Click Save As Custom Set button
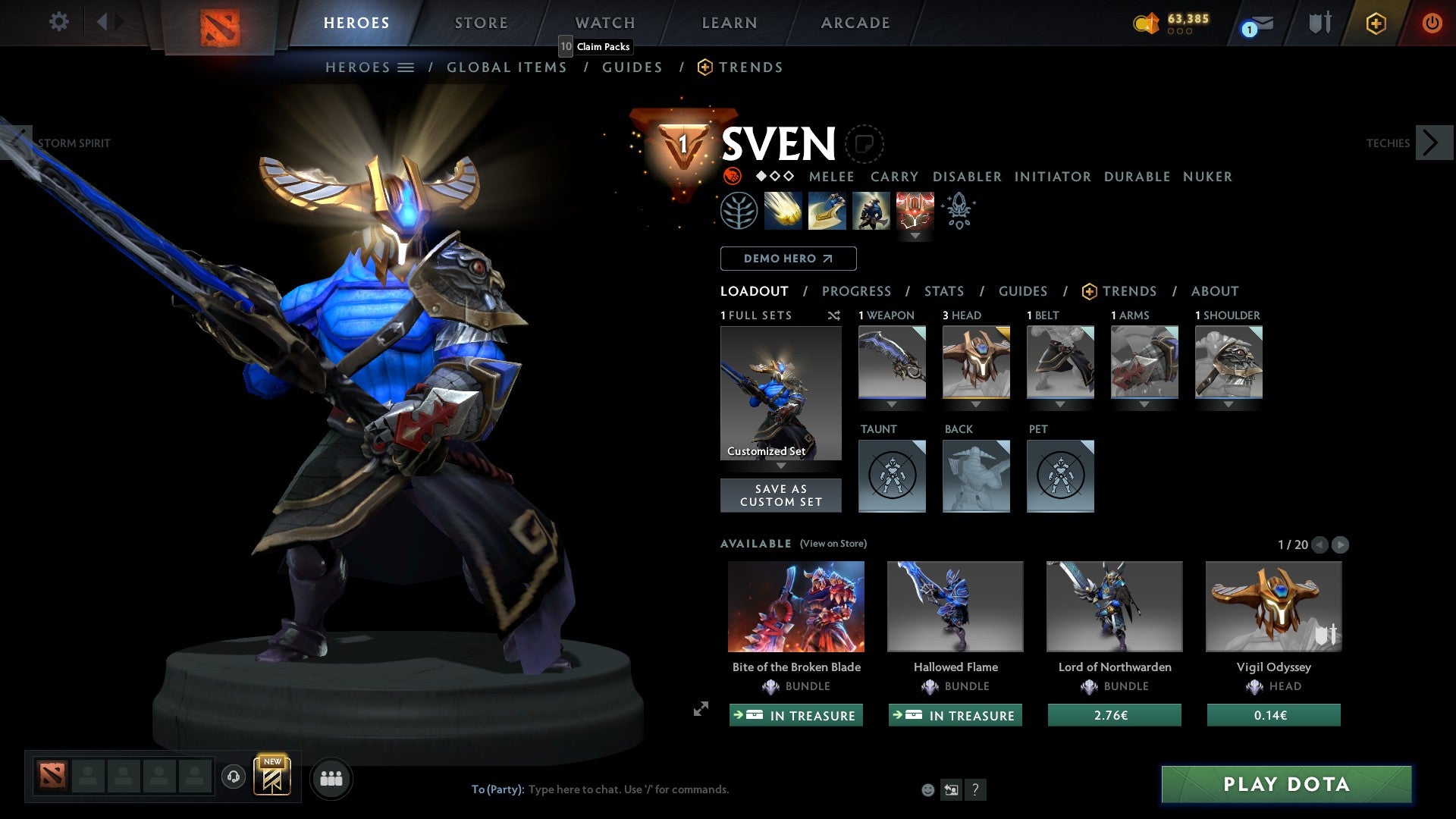 tap(780, 495)
